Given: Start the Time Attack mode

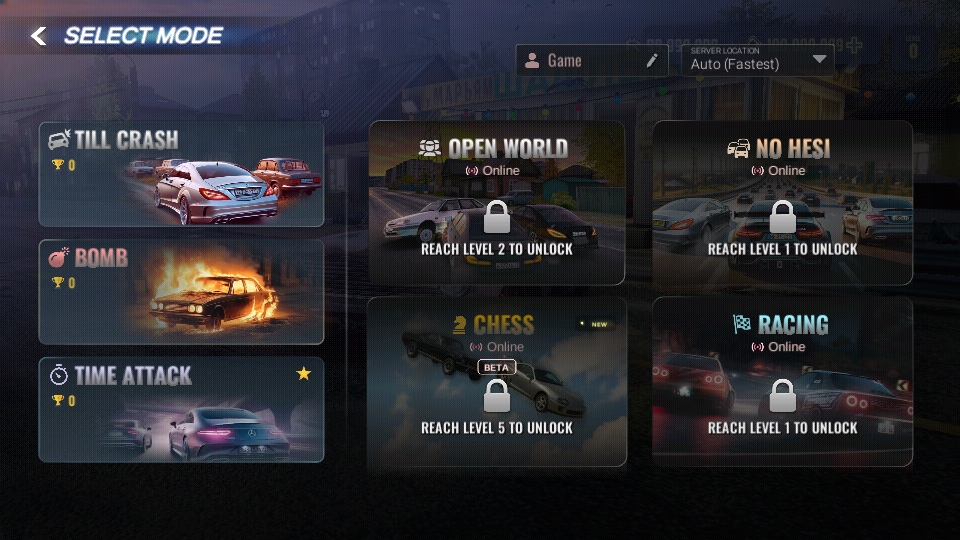Looking at the screenshot, I should [181, 410].
